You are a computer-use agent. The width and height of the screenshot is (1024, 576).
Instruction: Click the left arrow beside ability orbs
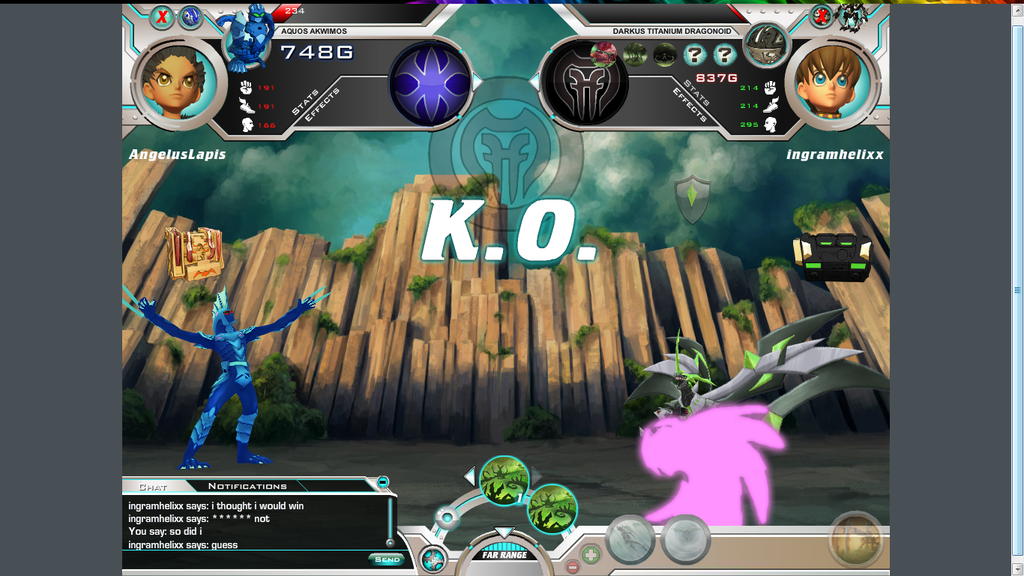click(469, 475)
